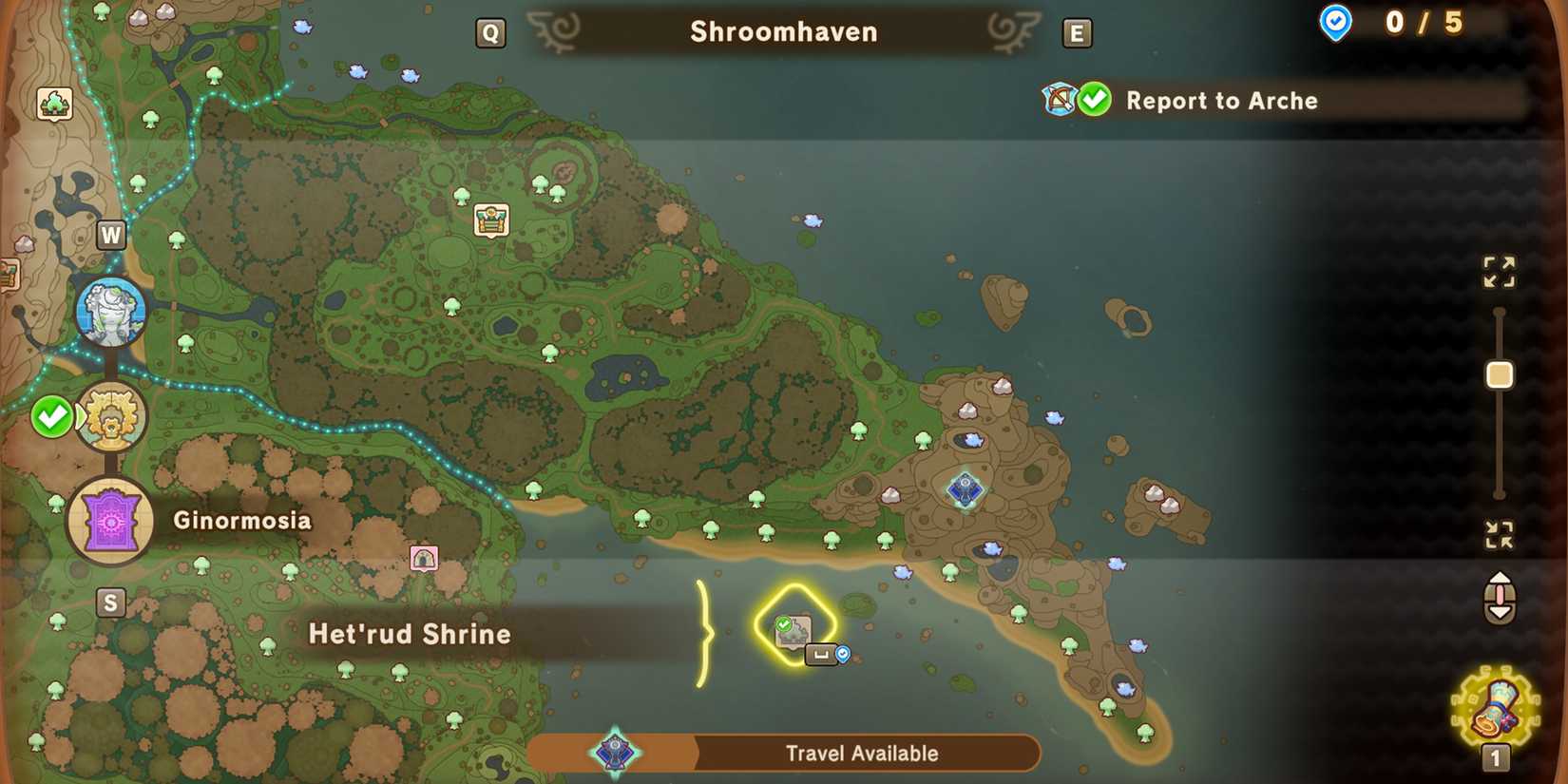Toggle the blue pin marker beside Het'rud Shrine
The width and height of the screenshot is (1568, 784).
(x=840, y=653)
